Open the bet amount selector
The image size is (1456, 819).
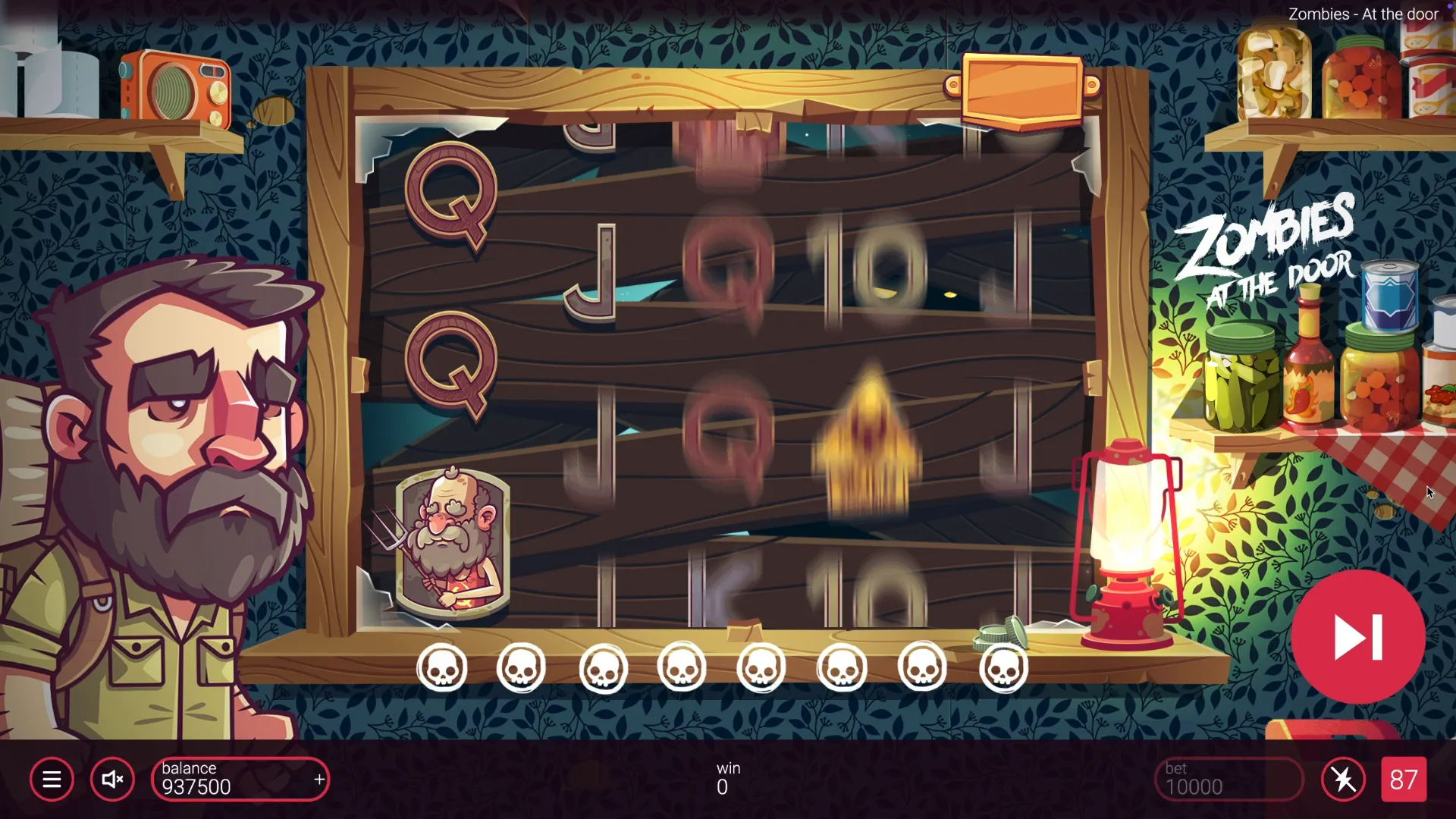pos(1228,780)
